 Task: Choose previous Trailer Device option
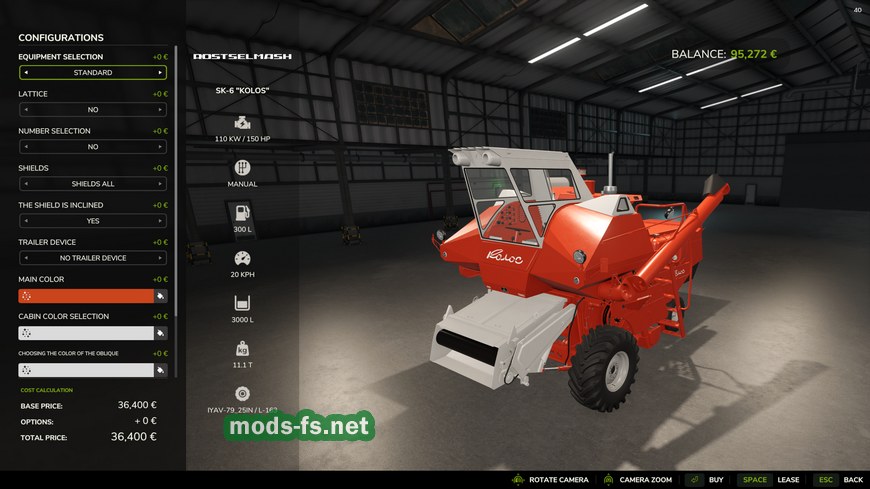click(x=26, y=258)
